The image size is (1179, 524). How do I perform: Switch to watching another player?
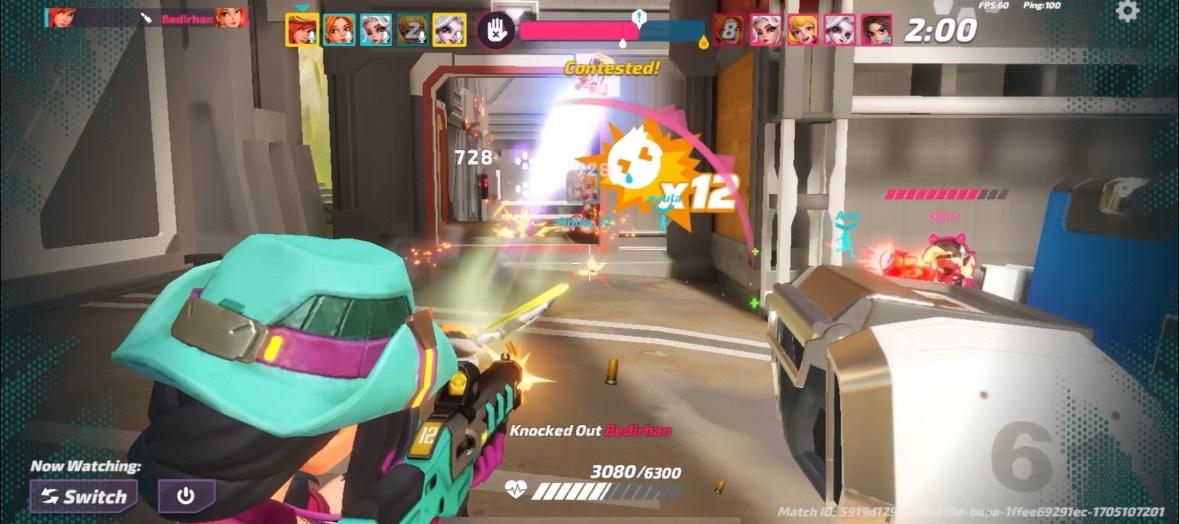[83, 496]
